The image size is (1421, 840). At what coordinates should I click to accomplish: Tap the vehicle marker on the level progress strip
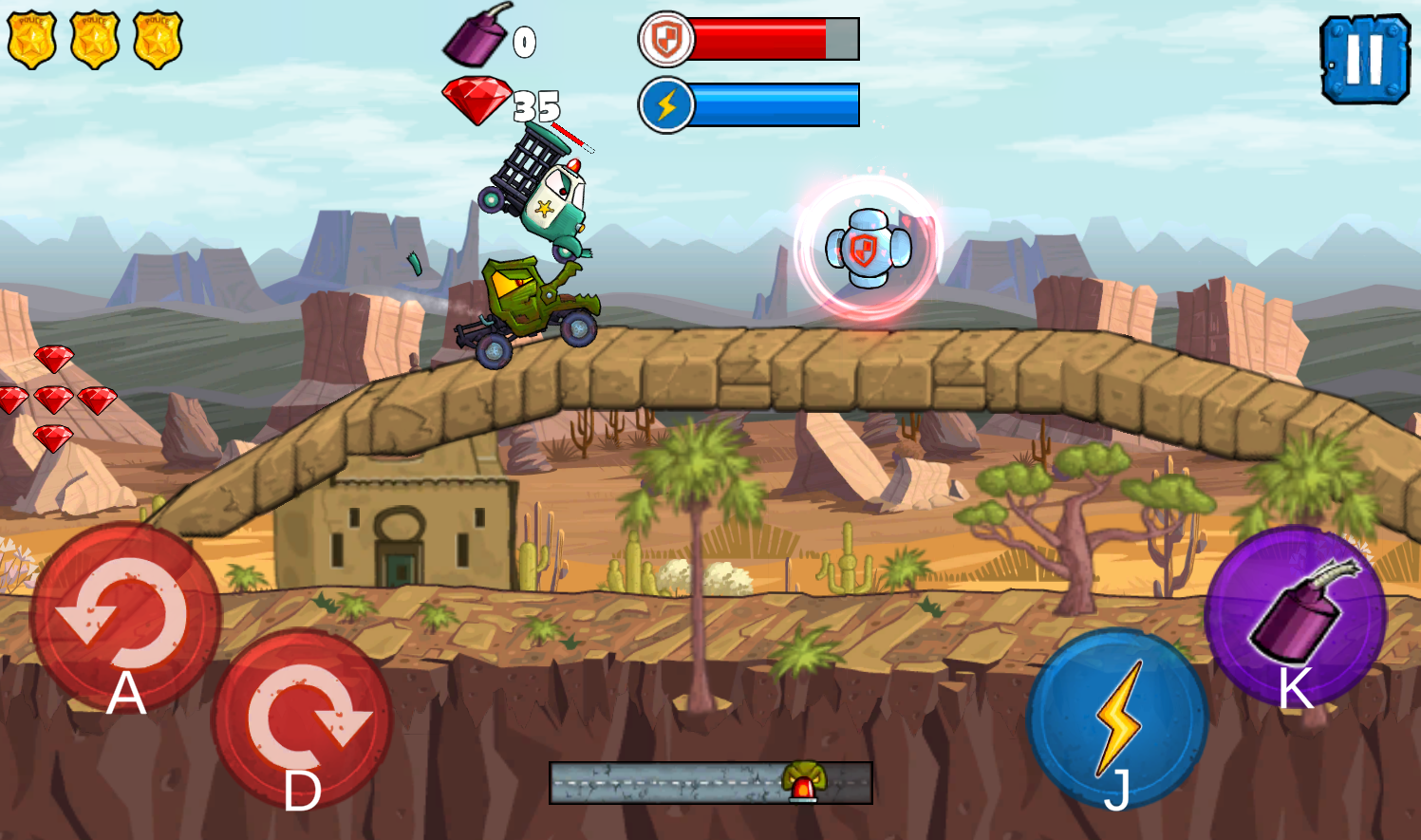pos(802,781)
